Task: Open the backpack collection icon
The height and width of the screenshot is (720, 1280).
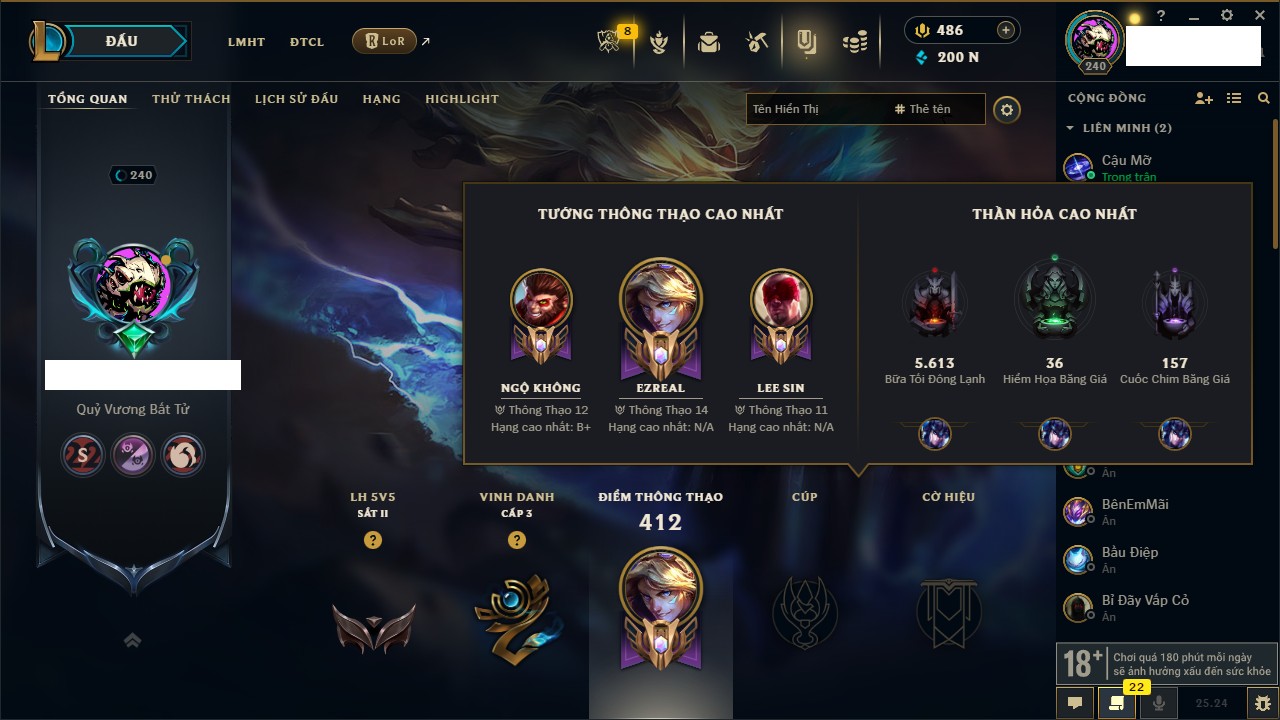Action: click(x=709, y=42)
